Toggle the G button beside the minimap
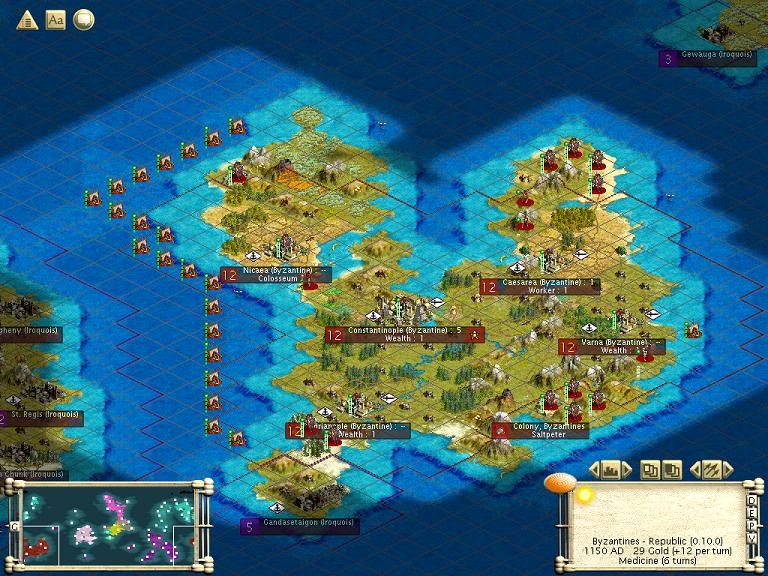Screen dimensions: 768x576 coord(15,526)
